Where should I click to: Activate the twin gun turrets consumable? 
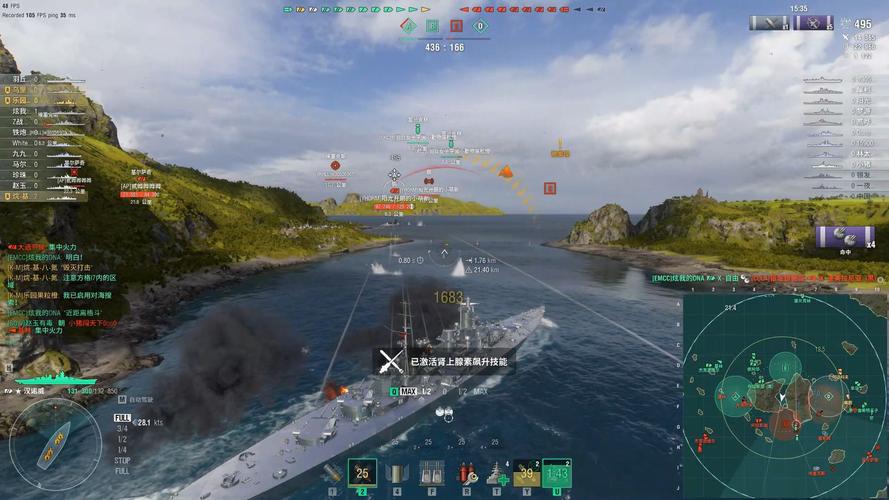tap(431, 474)
